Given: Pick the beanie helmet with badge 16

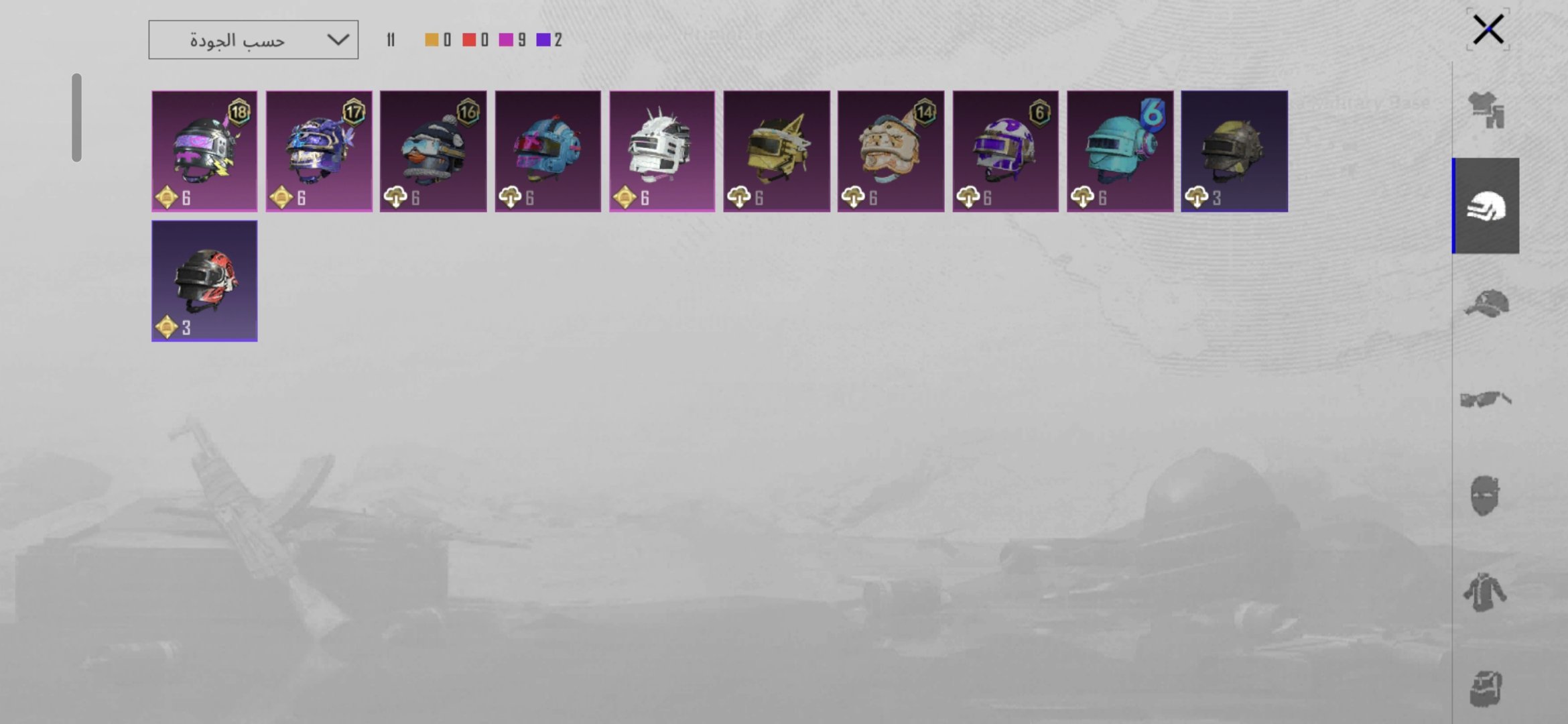Looking at the screenshot, I should [434, 151].
